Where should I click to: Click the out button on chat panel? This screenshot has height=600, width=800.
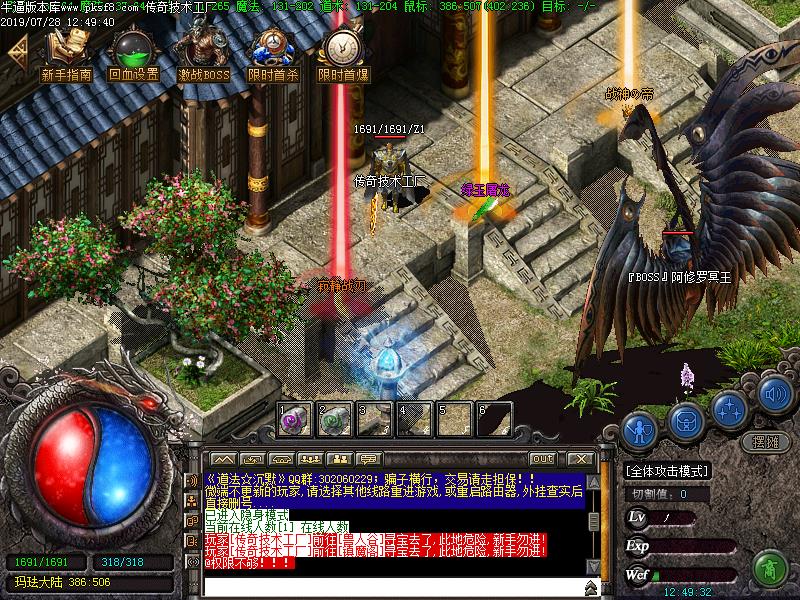543,459
